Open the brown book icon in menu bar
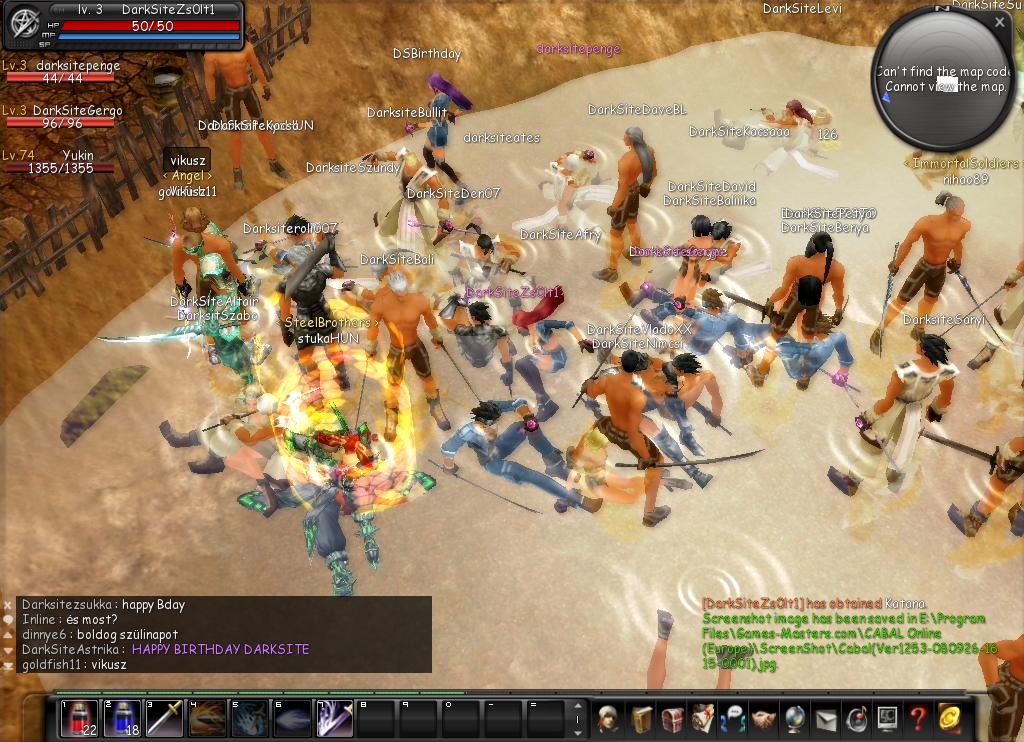 tap(640, 718)
